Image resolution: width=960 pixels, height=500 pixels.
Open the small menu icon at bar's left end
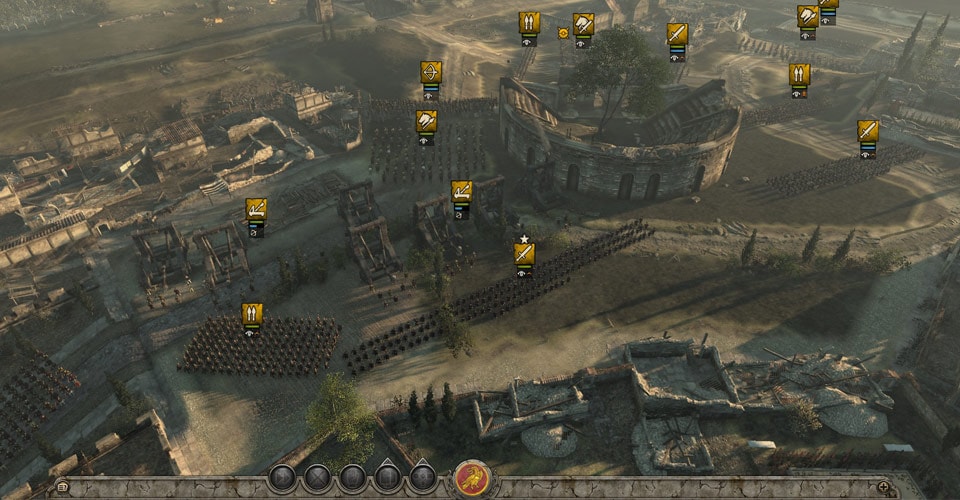63,487
